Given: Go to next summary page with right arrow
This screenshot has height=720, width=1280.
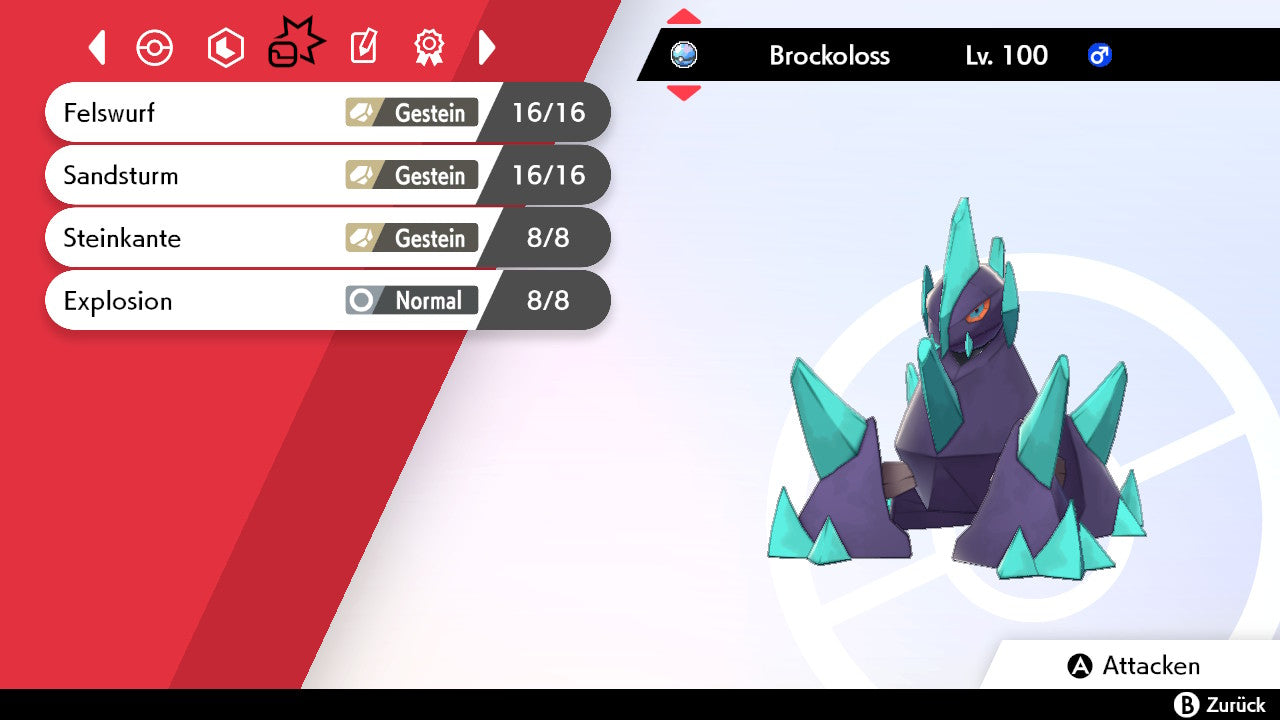Looking at the screenshot, I should tap(487, 47).
